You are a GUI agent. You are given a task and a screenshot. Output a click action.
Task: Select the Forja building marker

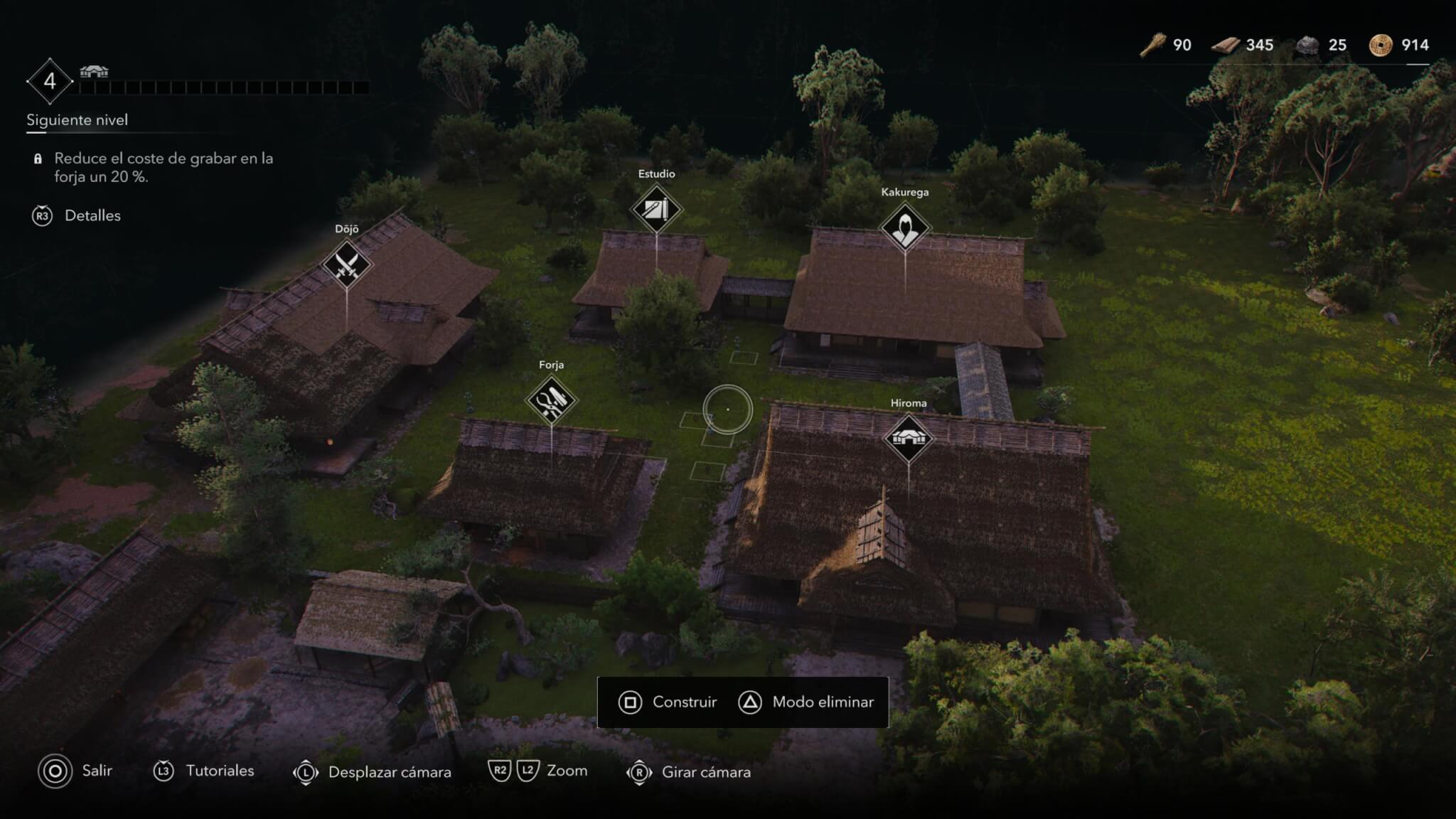tap(552, 400)
